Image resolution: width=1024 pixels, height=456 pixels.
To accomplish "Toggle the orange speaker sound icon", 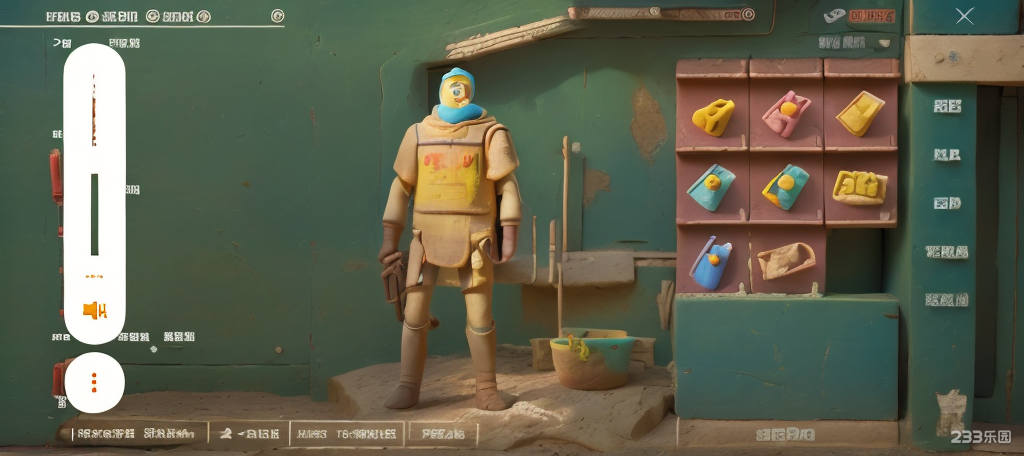I will pos(95,311).
